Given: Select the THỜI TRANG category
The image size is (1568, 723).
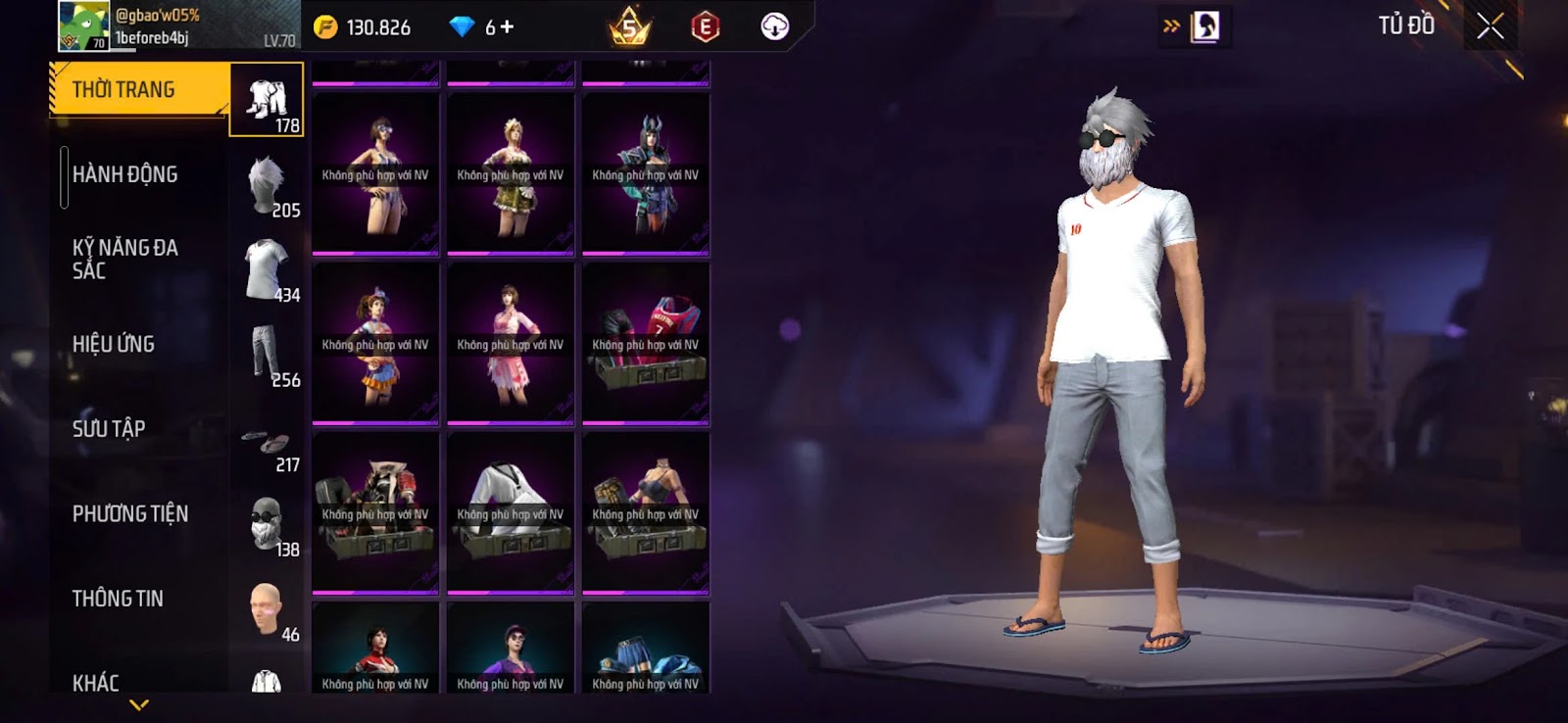Looking at the screenshot, I should point(137,90).
